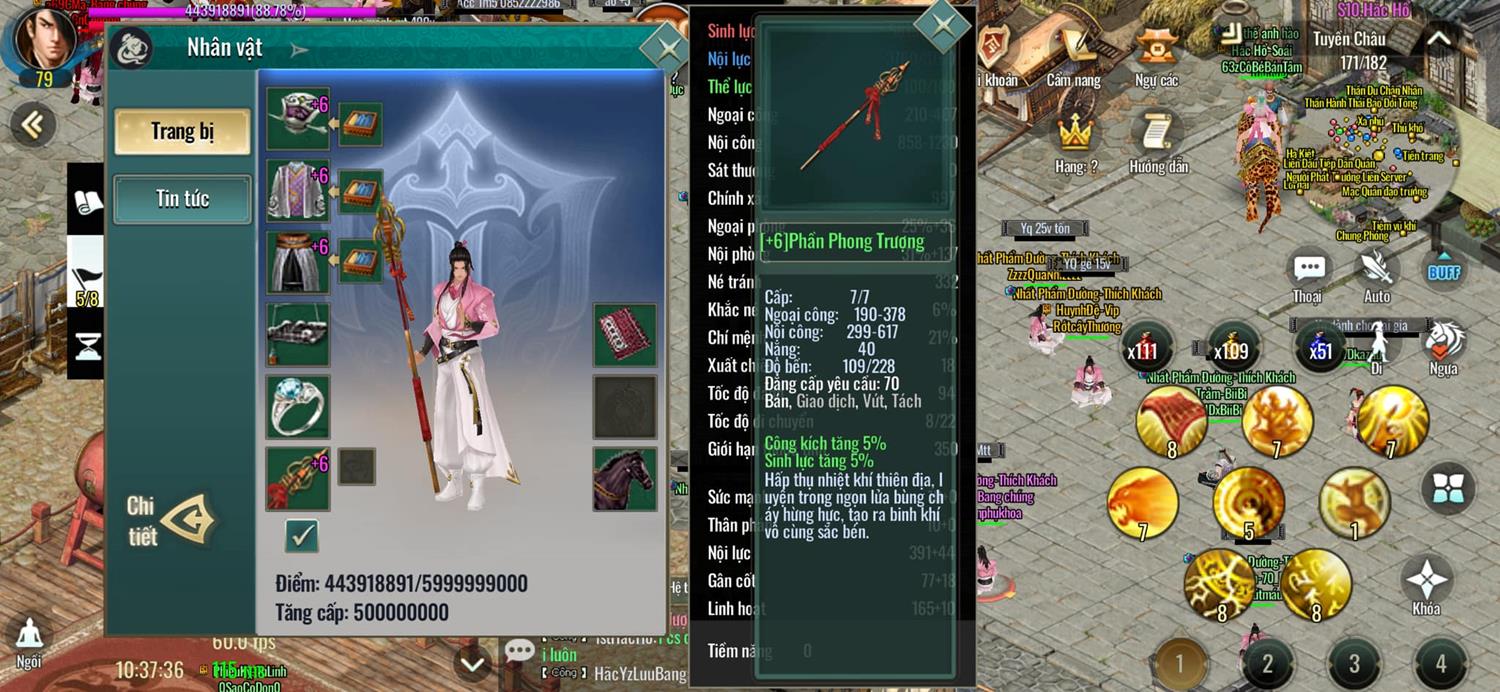The height and width of the screenshot is (692, 1500).
Task: Select the +6 robe armor slot
Action: click(x=298, y=191)
